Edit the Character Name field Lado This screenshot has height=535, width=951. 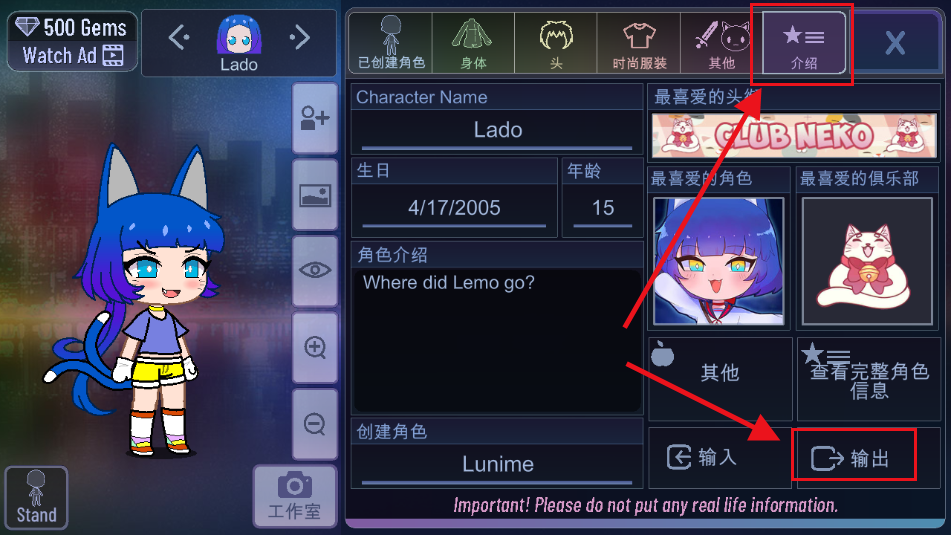(x=497, y=131)
